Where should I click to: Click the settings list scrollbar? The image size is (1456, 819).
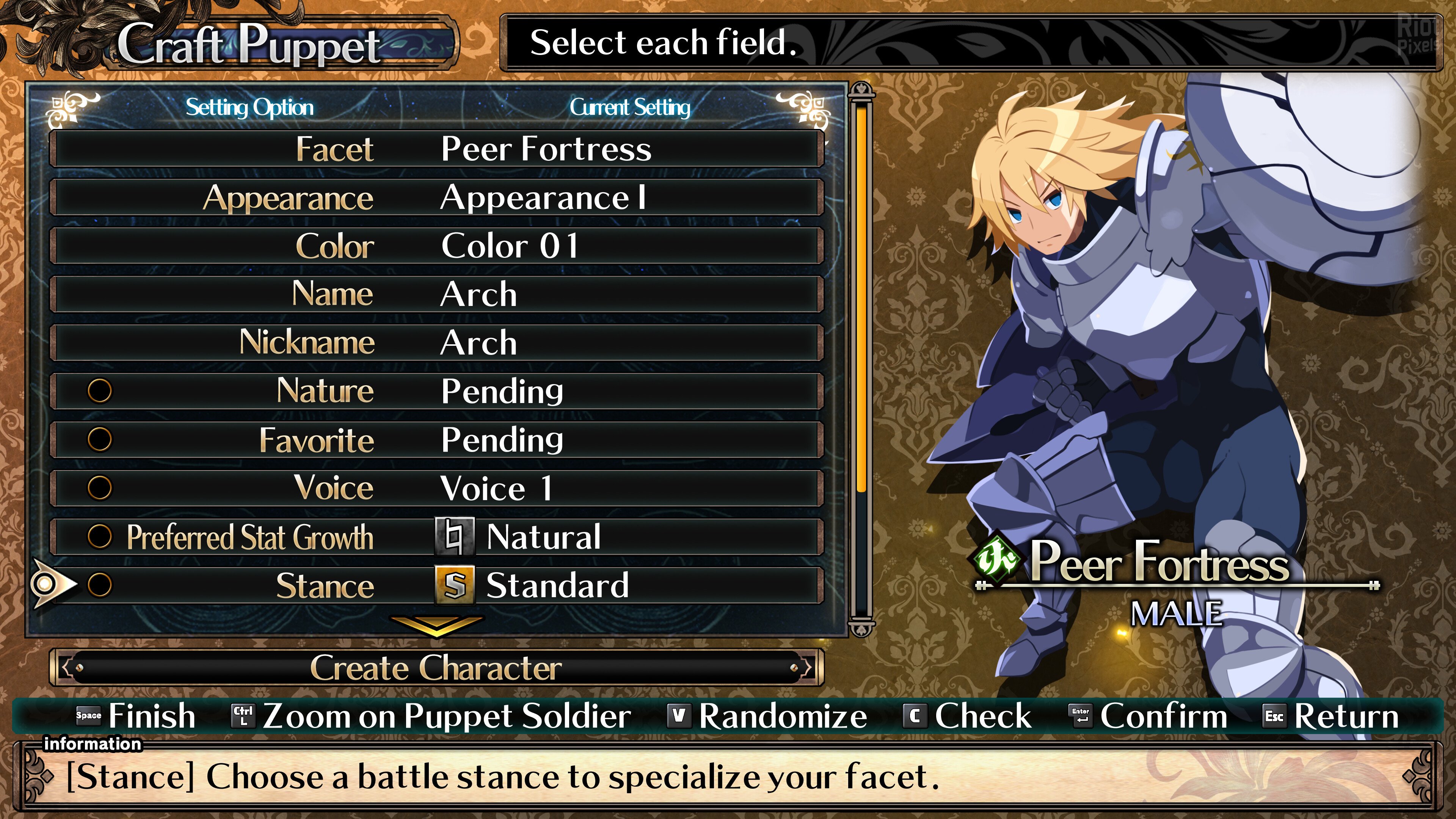tap(861, 362)
